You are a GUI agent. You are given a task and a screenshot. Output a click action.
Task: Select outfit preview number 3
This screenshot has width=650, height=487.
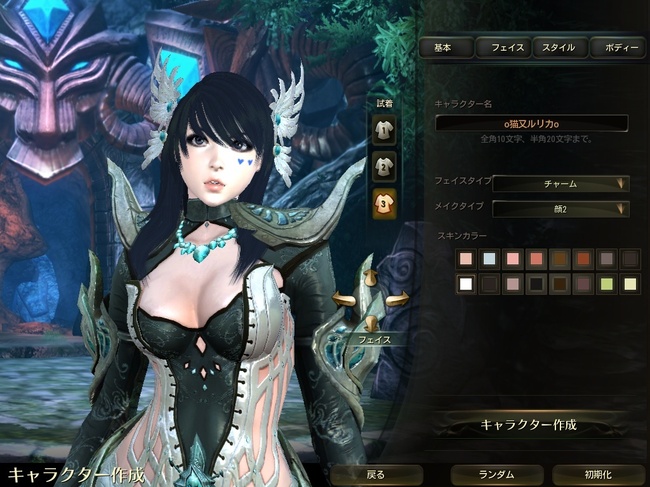coord(384,203)
